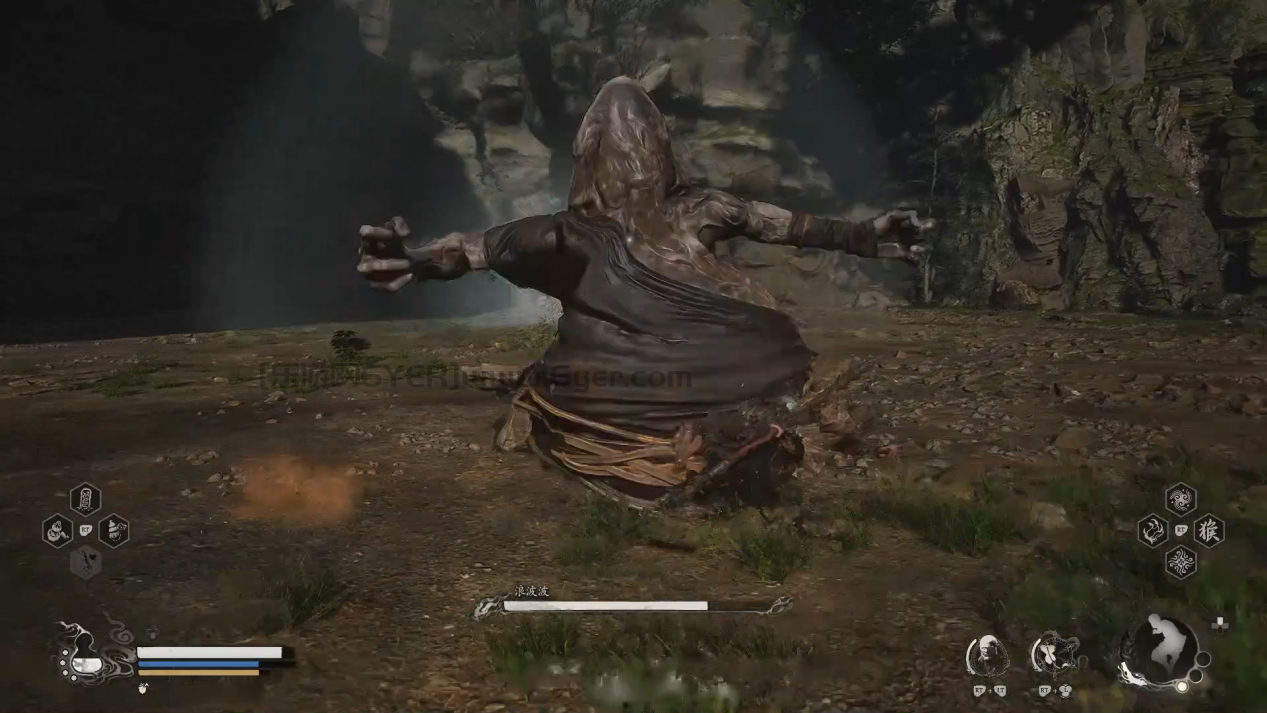Activate the flame claw transformation spell
Viewport: 1267px width, 713px height.
click(1152, 530)
